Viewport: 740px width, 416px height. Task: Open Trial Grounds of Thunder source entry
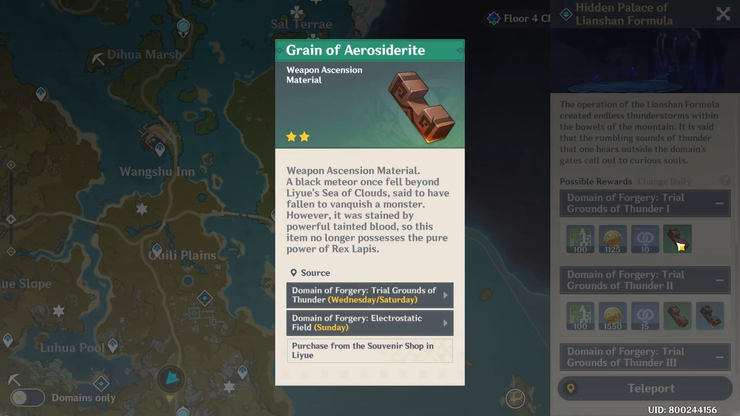369,295
